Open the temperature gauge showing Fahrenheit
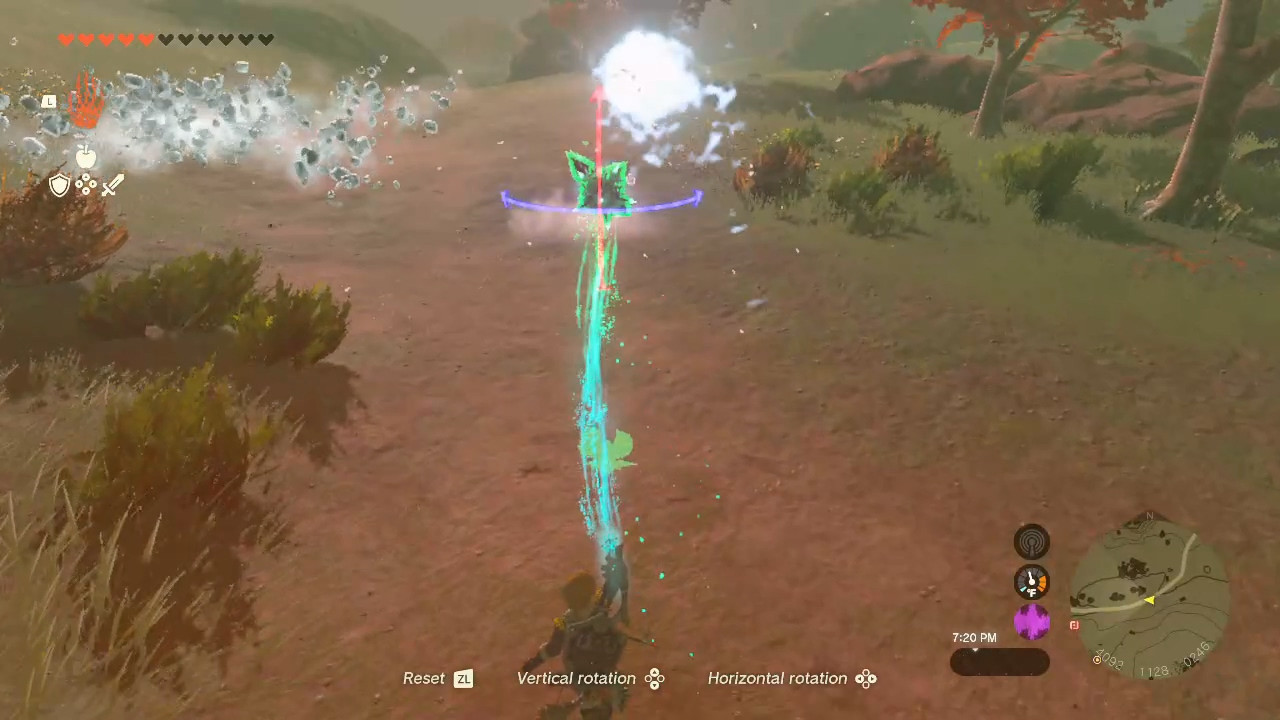The width and height of the screenshot is (1280, 720). click(1031, 581)
